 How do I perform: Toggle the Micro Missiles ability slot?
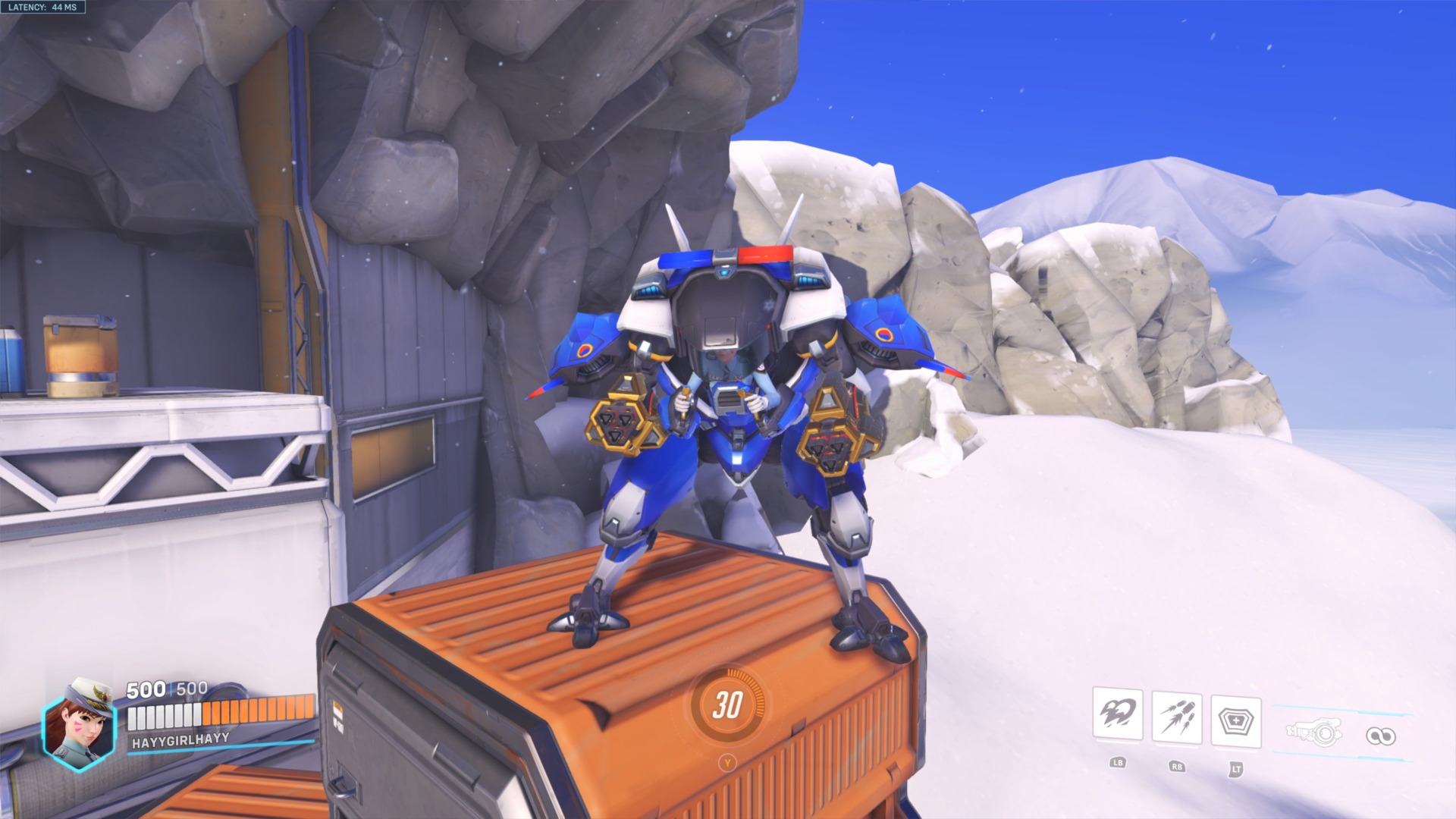tap(1175, 714)
